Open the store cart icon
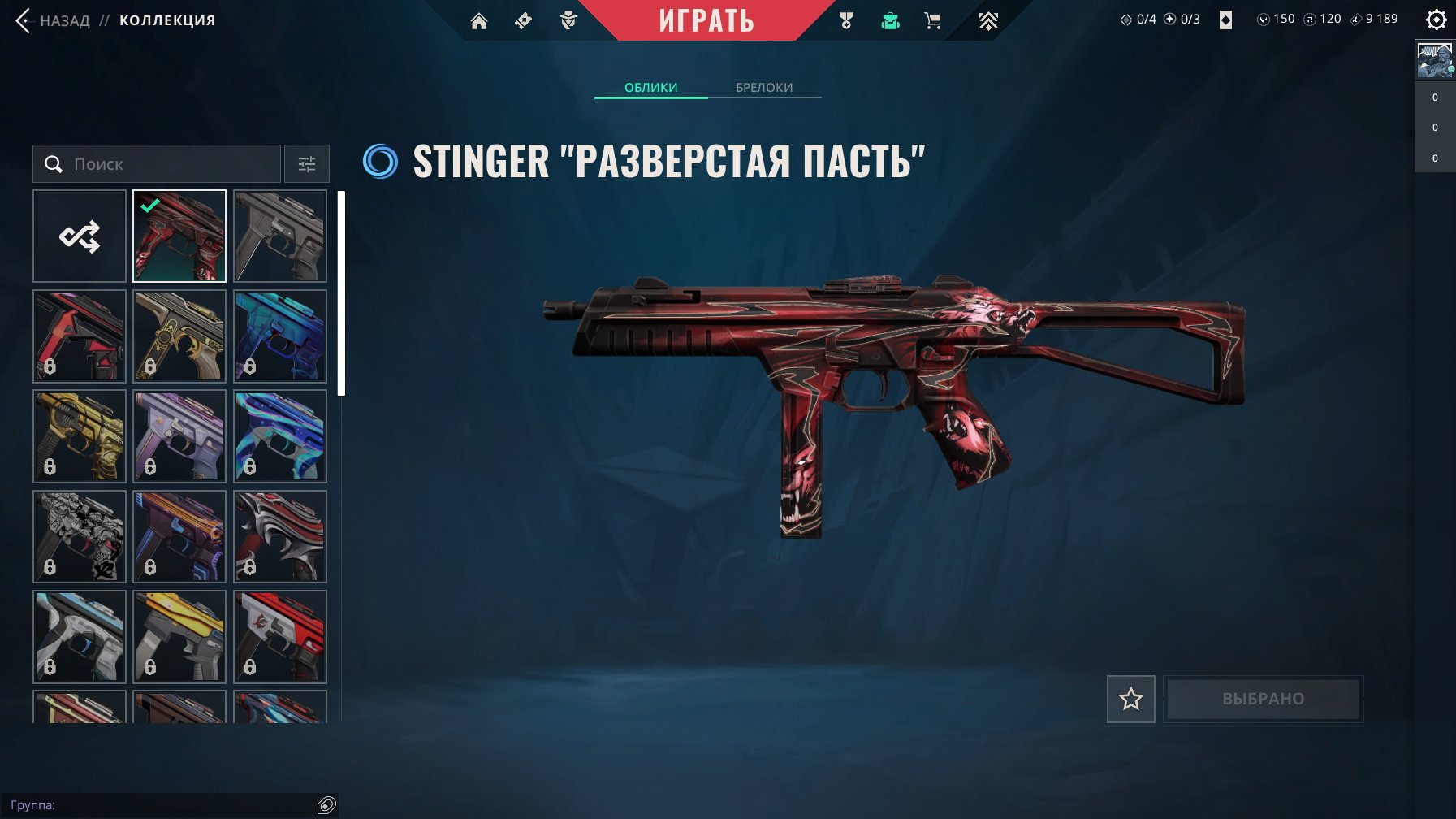This screenshot has width=1456, height=819. pos(932,21)
